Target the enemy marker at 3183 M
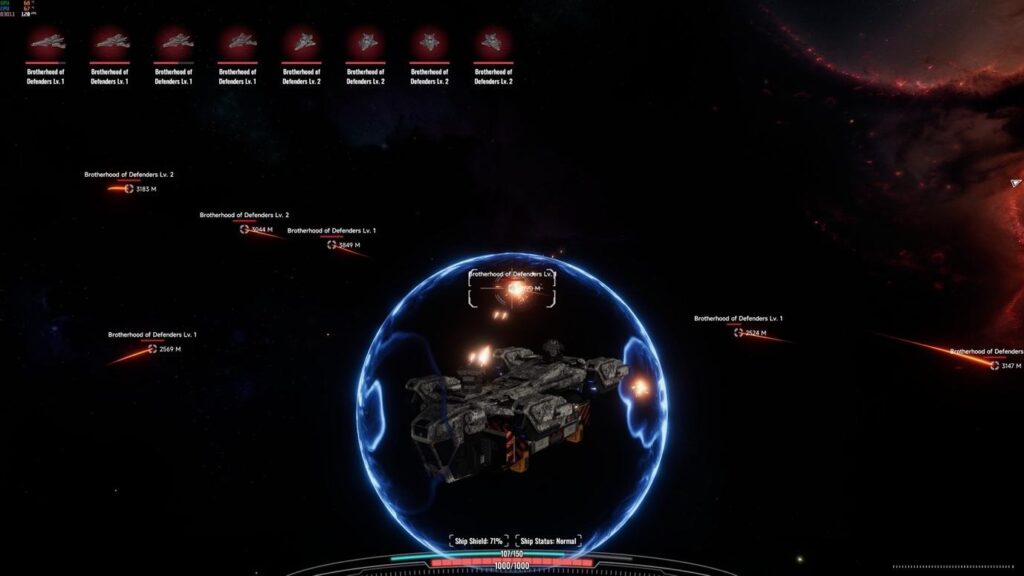This screenshot has width=1024, height=576. [x=129, y=188]
